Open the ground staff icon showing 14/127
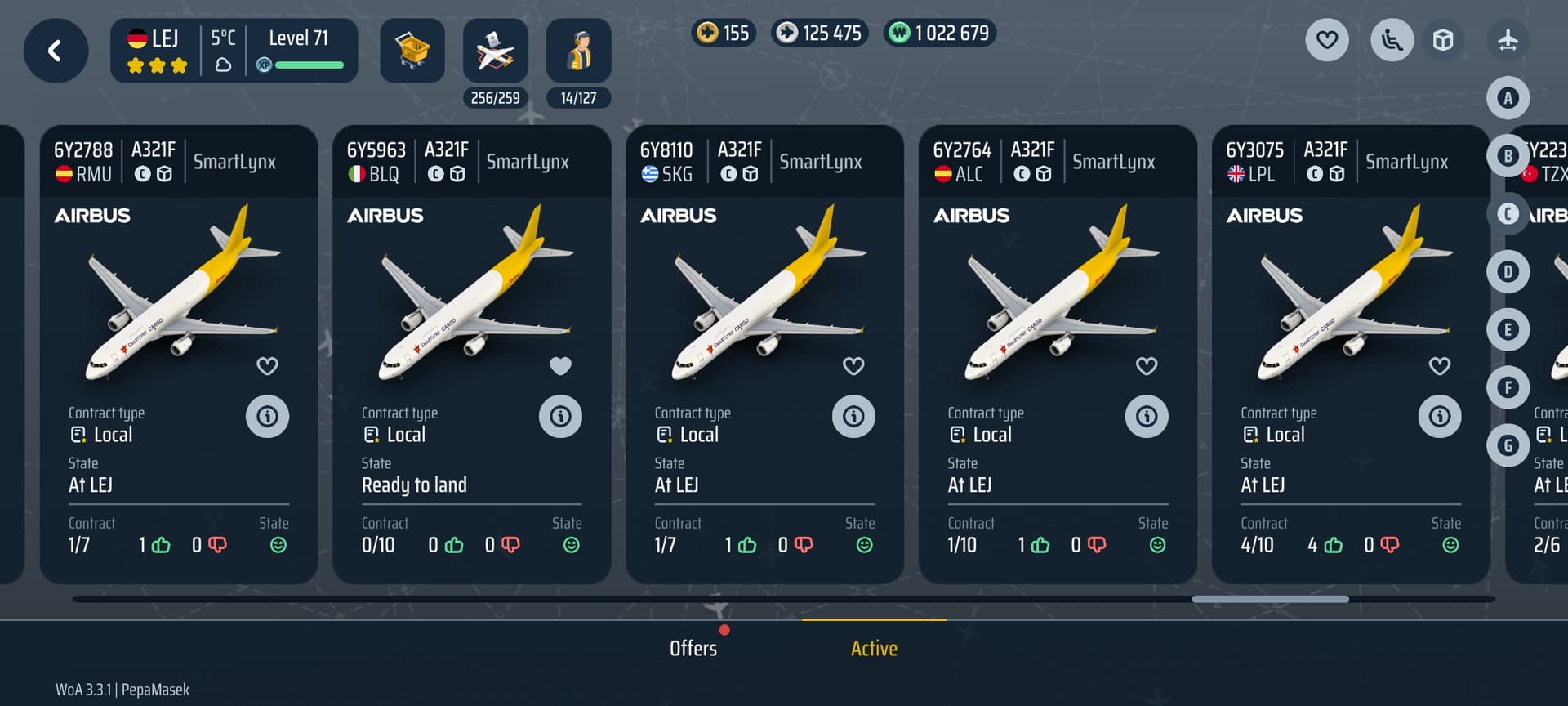 click(578, 51)
